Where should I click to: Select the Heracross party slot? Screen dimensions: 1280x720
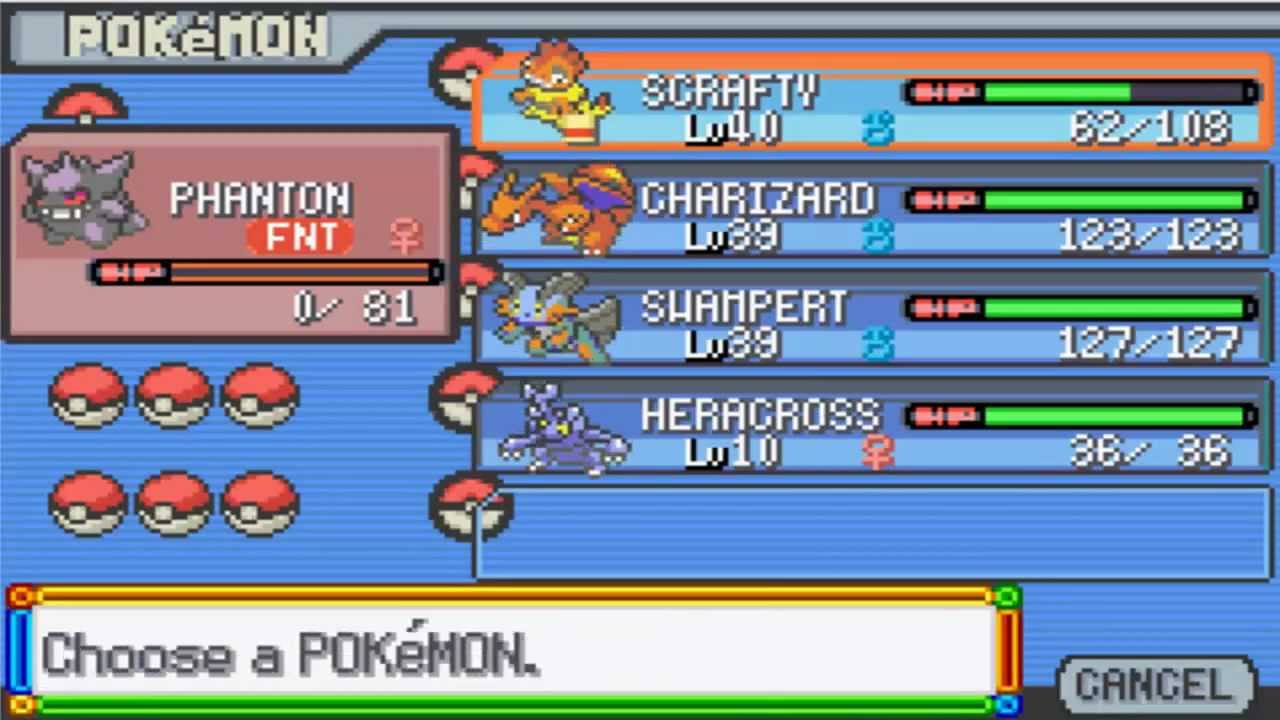870,430
